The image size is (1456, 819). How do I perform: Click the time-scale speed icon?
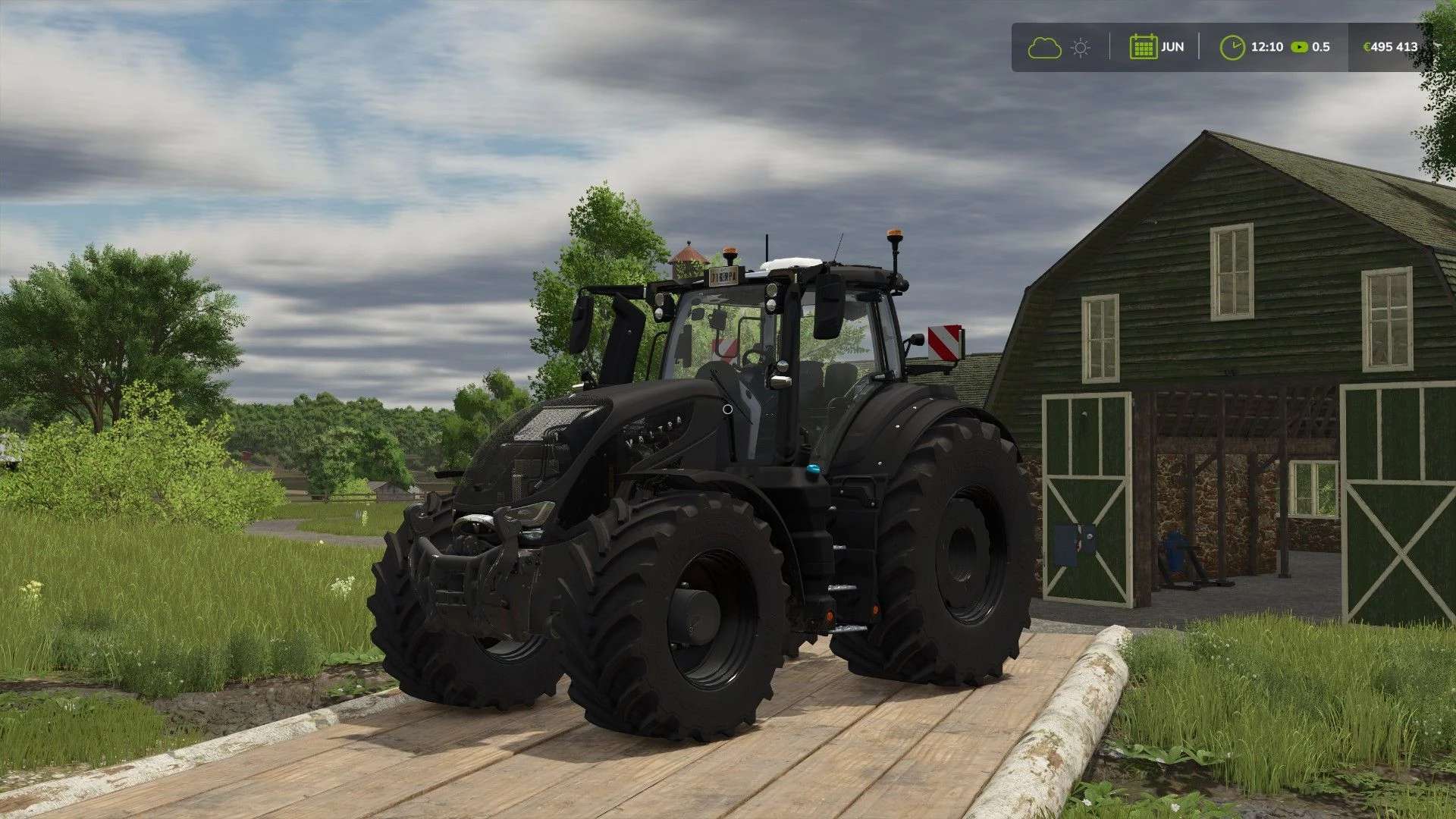1299,47
